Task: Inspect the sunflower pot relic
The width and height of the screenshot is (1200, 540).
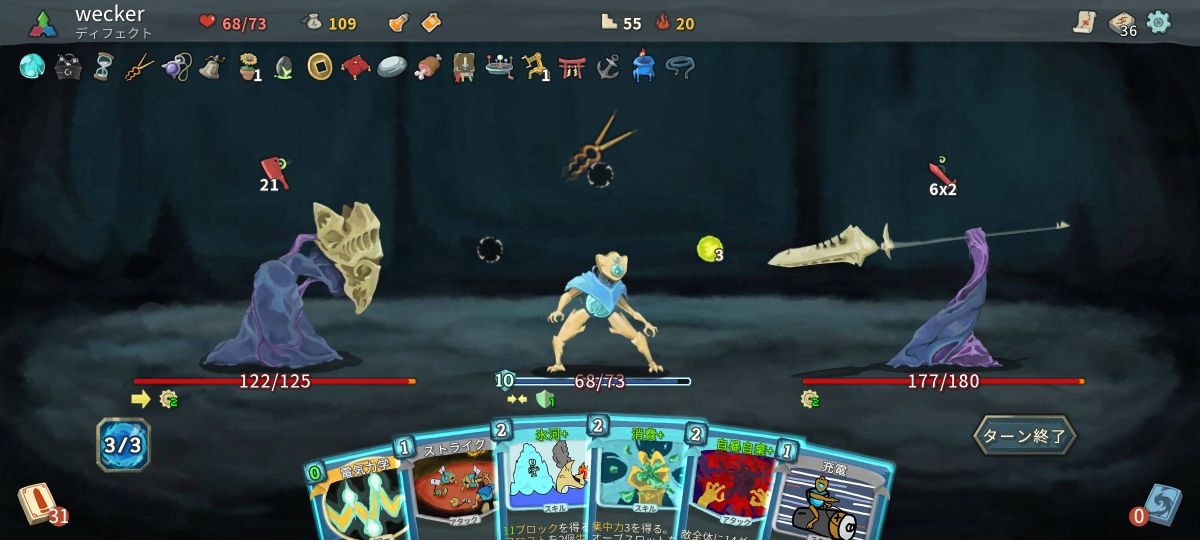Action: (x=247, y=67)
